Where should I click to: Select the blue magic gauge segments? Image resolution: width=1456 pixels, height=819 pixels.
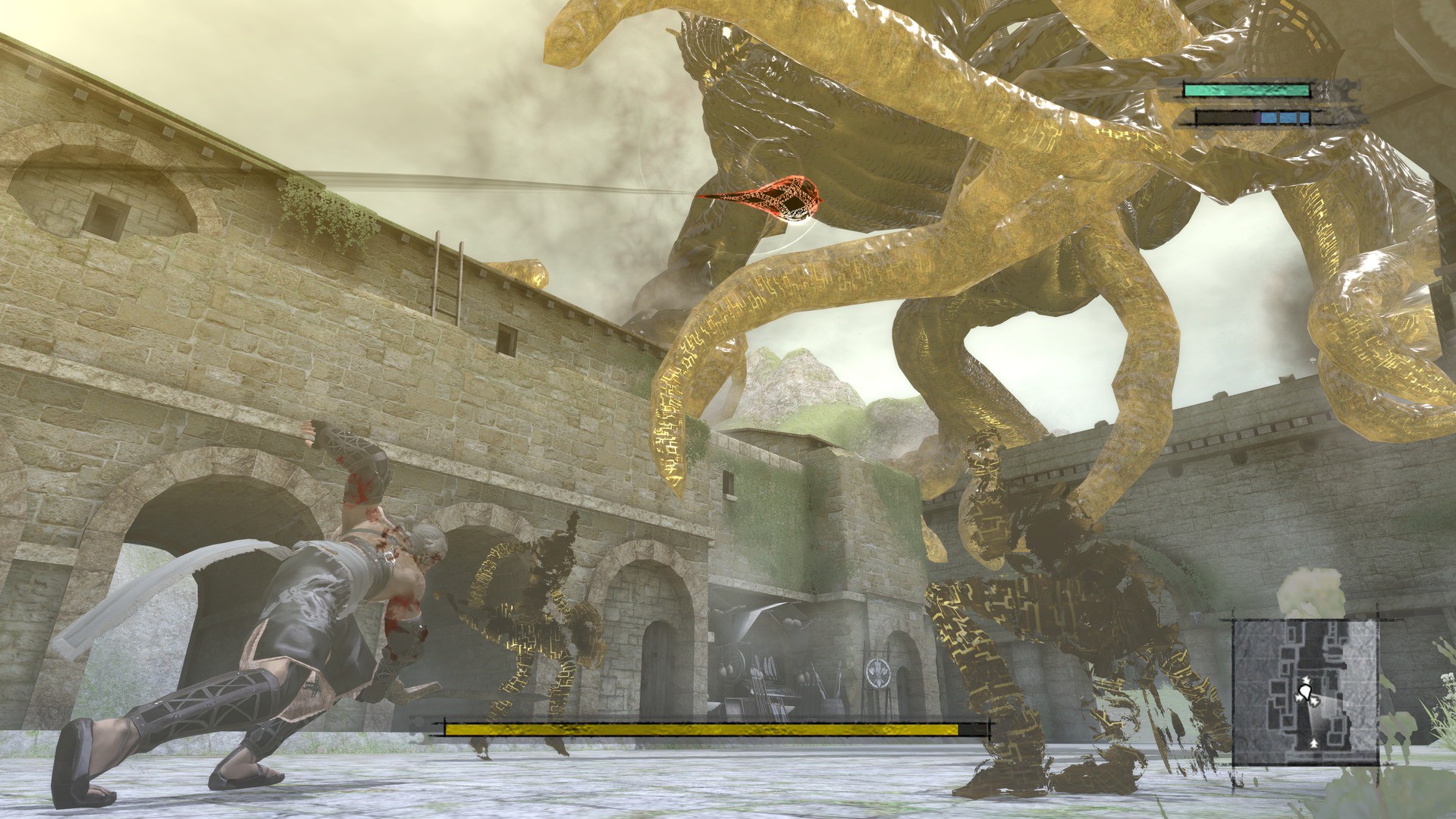point(1285,118)
